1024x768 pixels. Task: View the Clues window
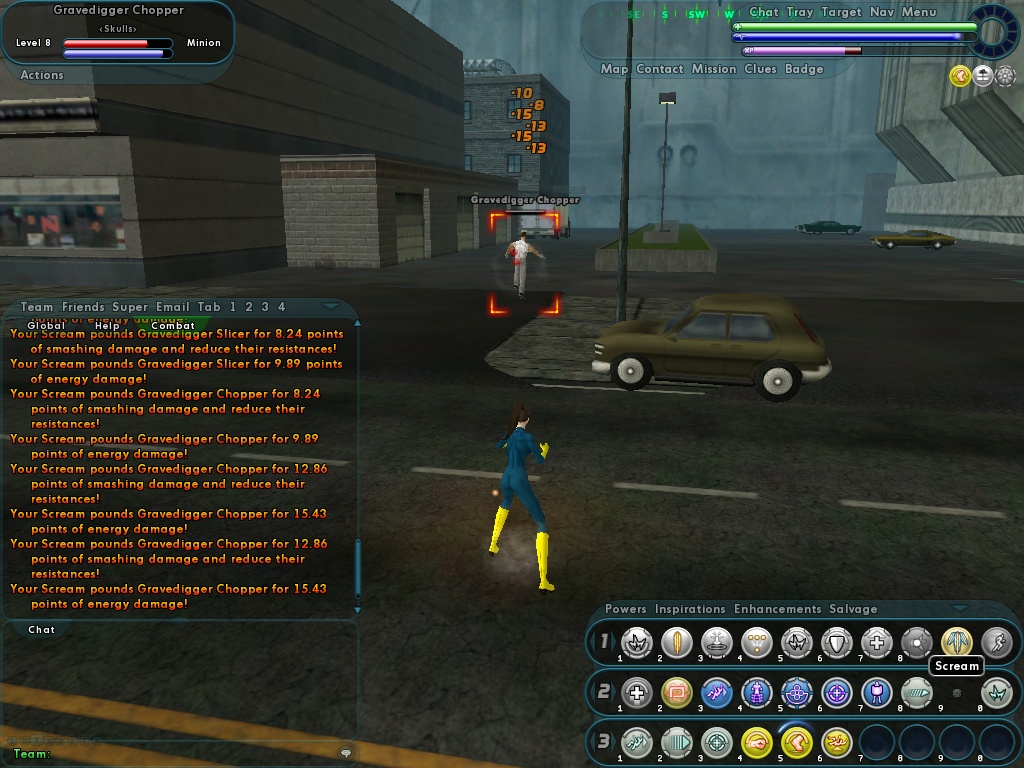761,69
